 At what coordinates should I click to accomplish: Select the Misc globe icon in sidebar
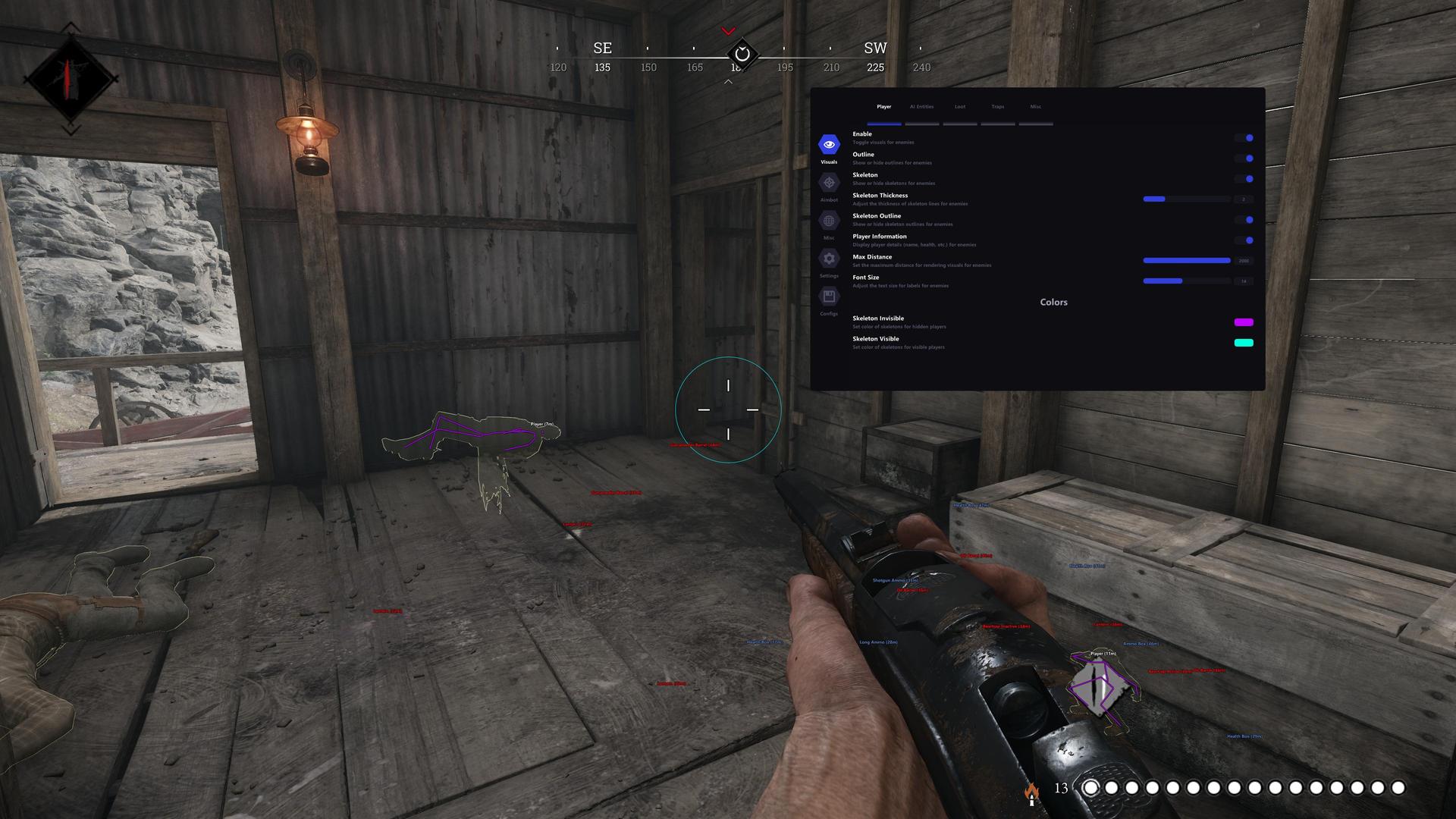[829, 221]
